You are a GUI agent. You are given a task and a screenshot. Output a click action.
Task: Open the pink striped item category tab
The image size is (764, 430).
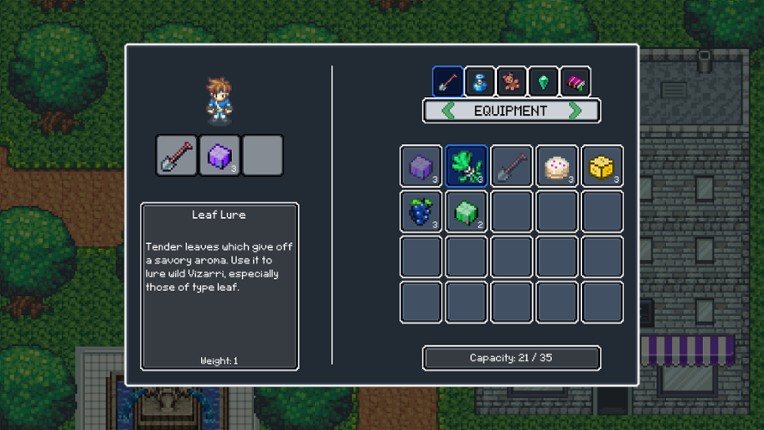pos(575,81)
